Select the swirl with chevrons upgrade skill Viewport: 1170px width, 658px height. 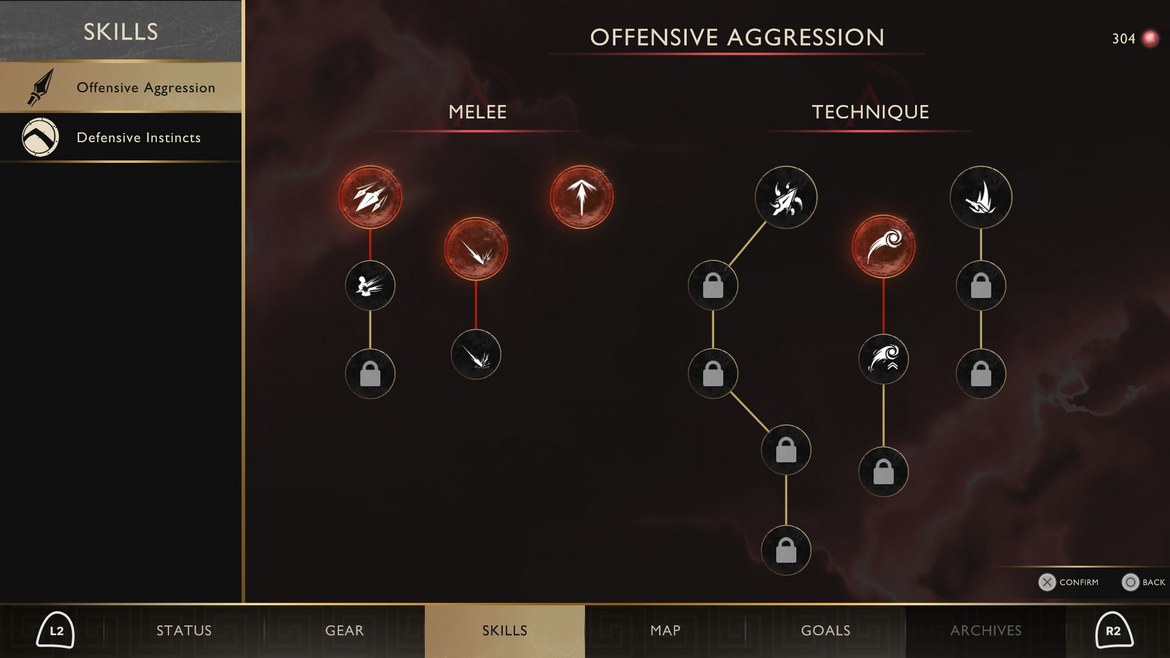(x=883, y=357)
